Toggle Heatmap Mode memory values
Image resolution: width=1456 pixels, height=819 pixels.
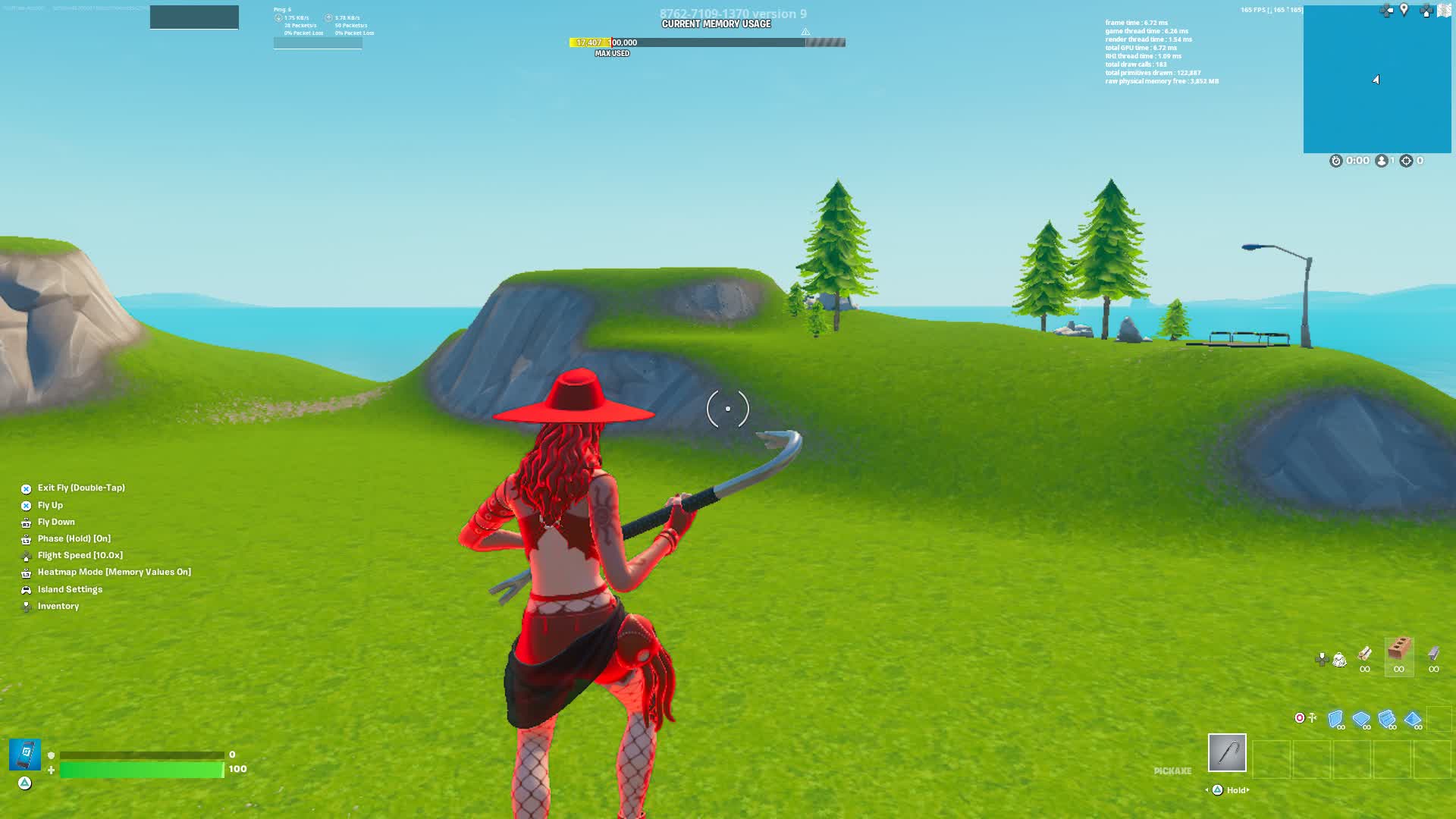pyautogui.click(x=115, y=572)
